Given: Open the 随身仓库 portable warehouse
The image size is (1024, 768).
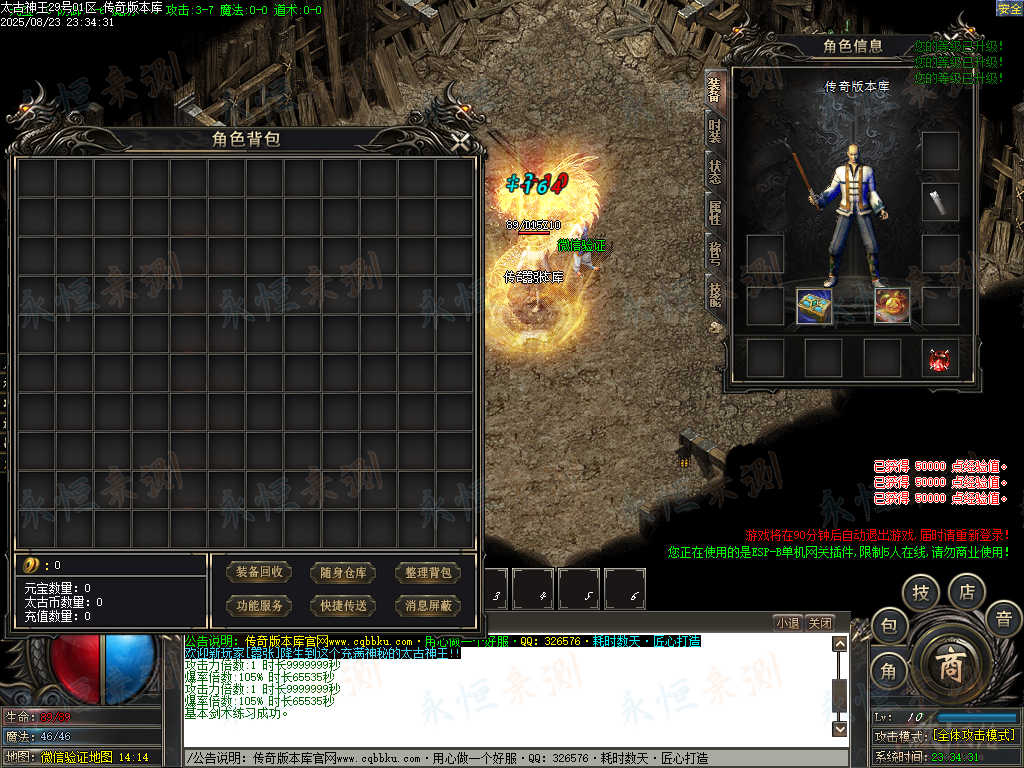Looking at the screenshot, I should (344, 573).
